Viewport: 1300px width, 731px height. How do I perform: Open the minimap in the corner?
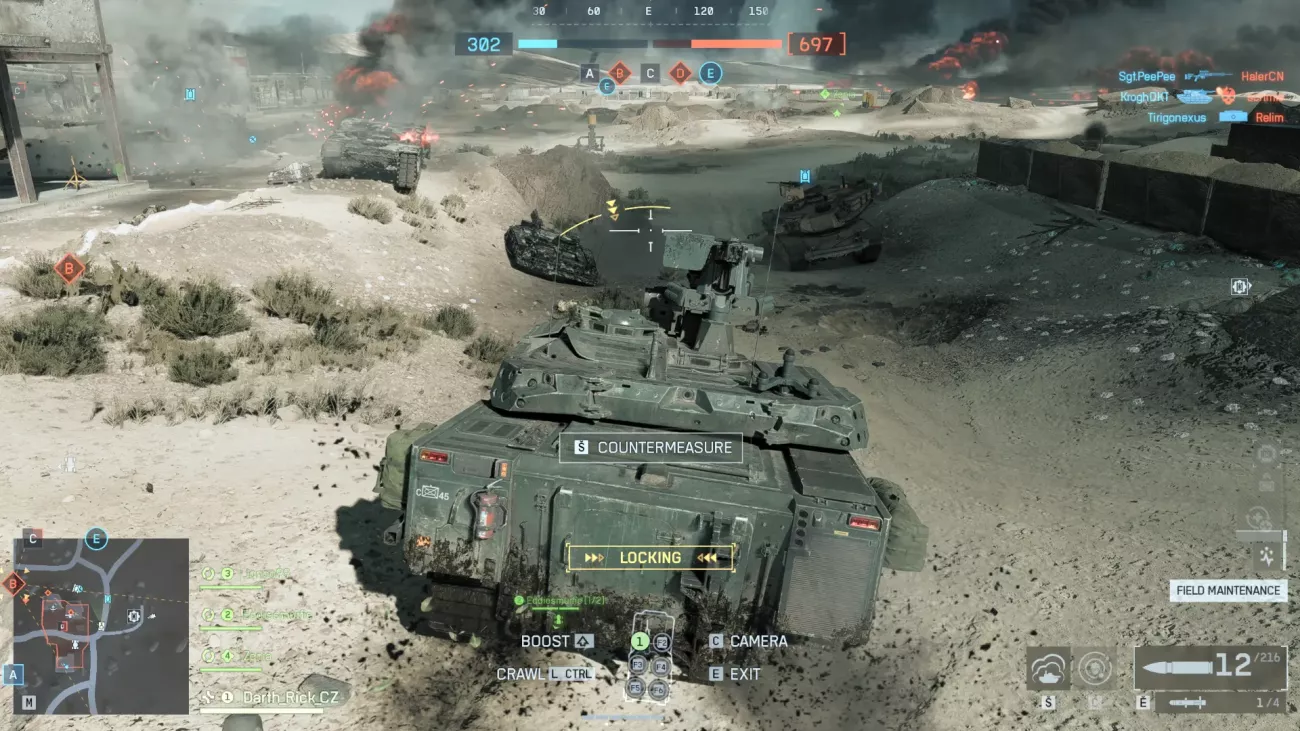click(101, 626)
